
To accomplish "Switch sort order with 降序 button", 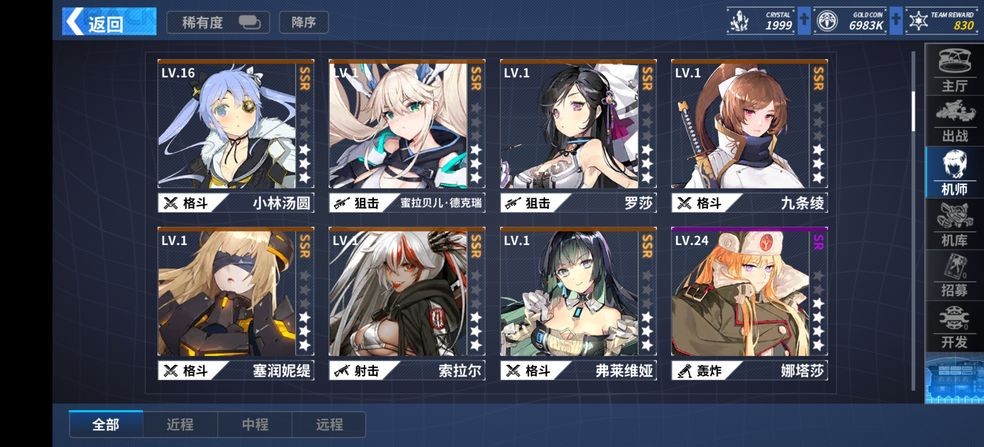I will click(x=303, y=22).
